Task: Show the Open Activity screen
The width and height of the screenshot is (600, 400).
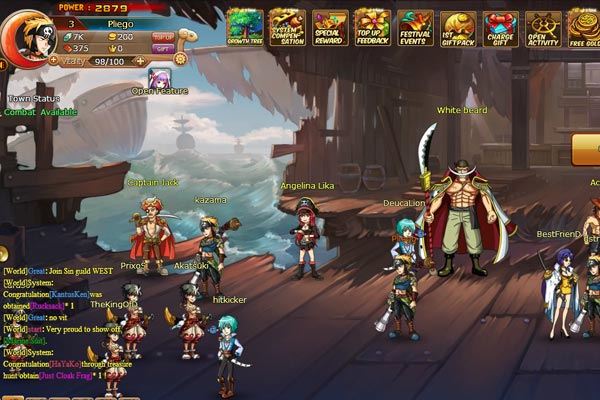Action: pyautogui.click(x=544, y=27)
